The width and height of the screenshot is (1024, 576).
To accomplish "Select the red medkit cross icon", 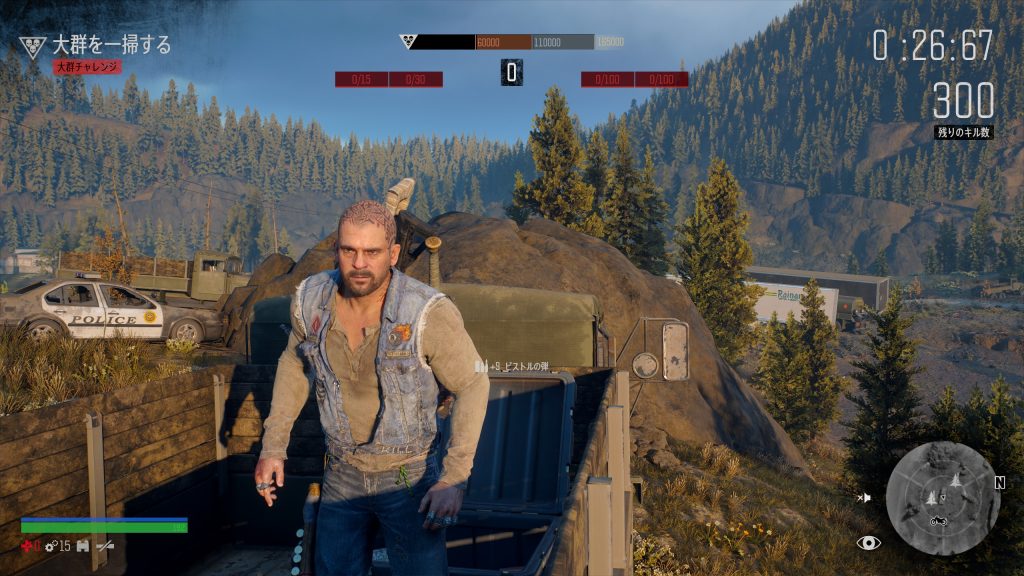I will (29, 545).
